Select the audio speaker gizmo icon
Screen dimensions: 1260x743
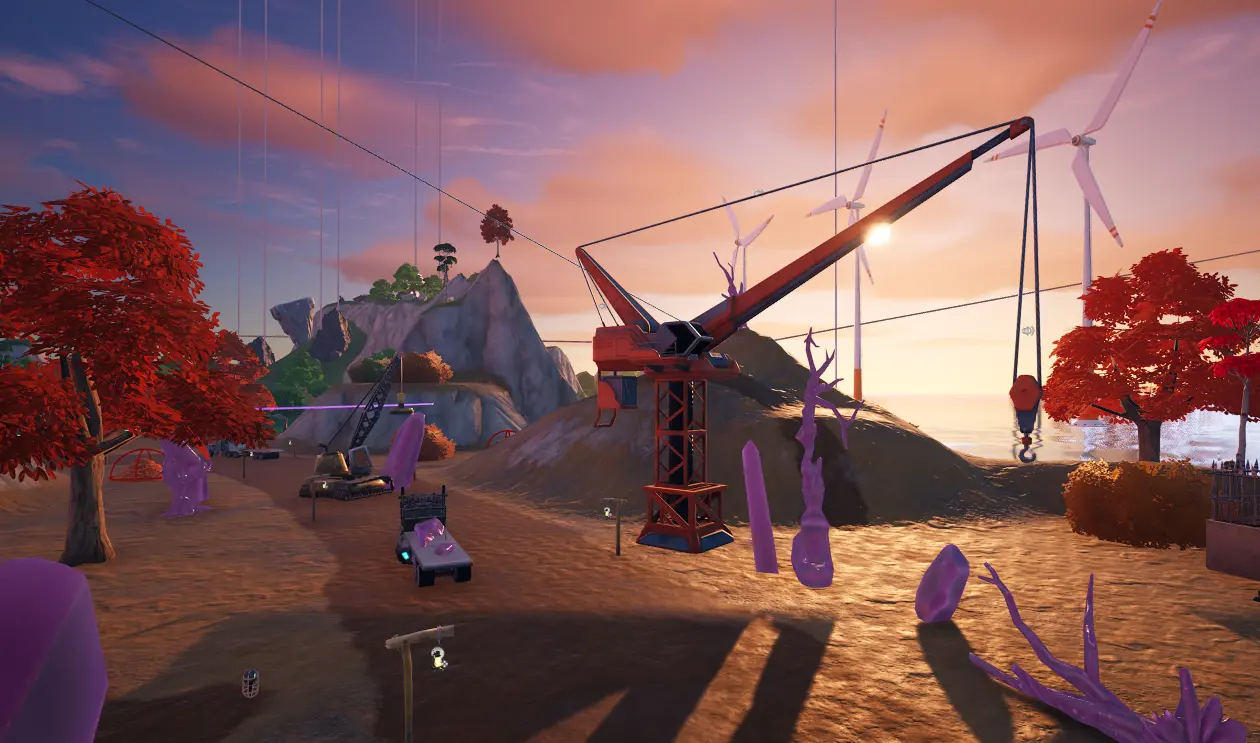pyautogui.click(x=1027, y=331)
